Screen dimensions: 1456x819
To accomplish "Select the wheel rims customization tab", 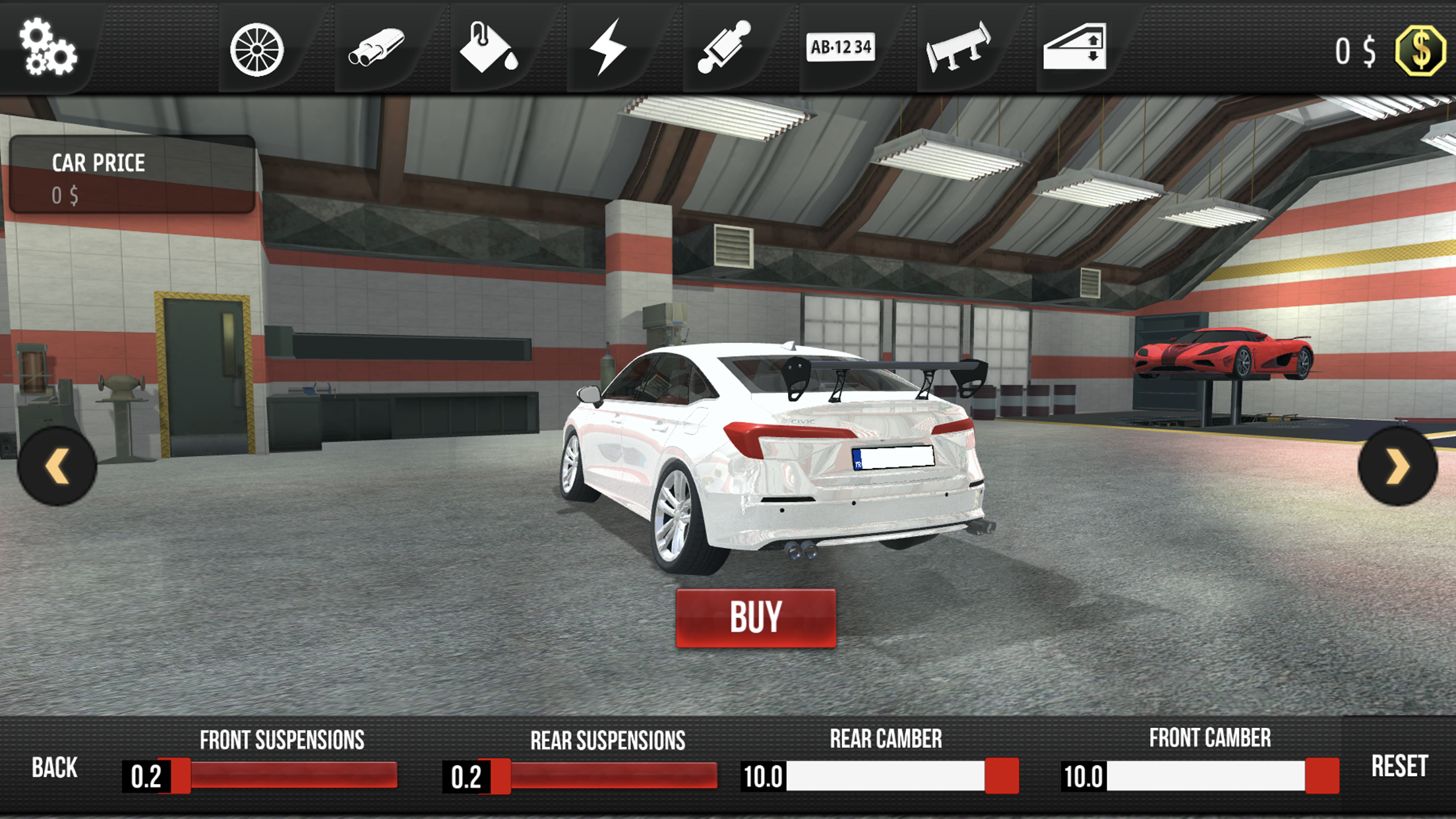I will click(x=257, y=49).
